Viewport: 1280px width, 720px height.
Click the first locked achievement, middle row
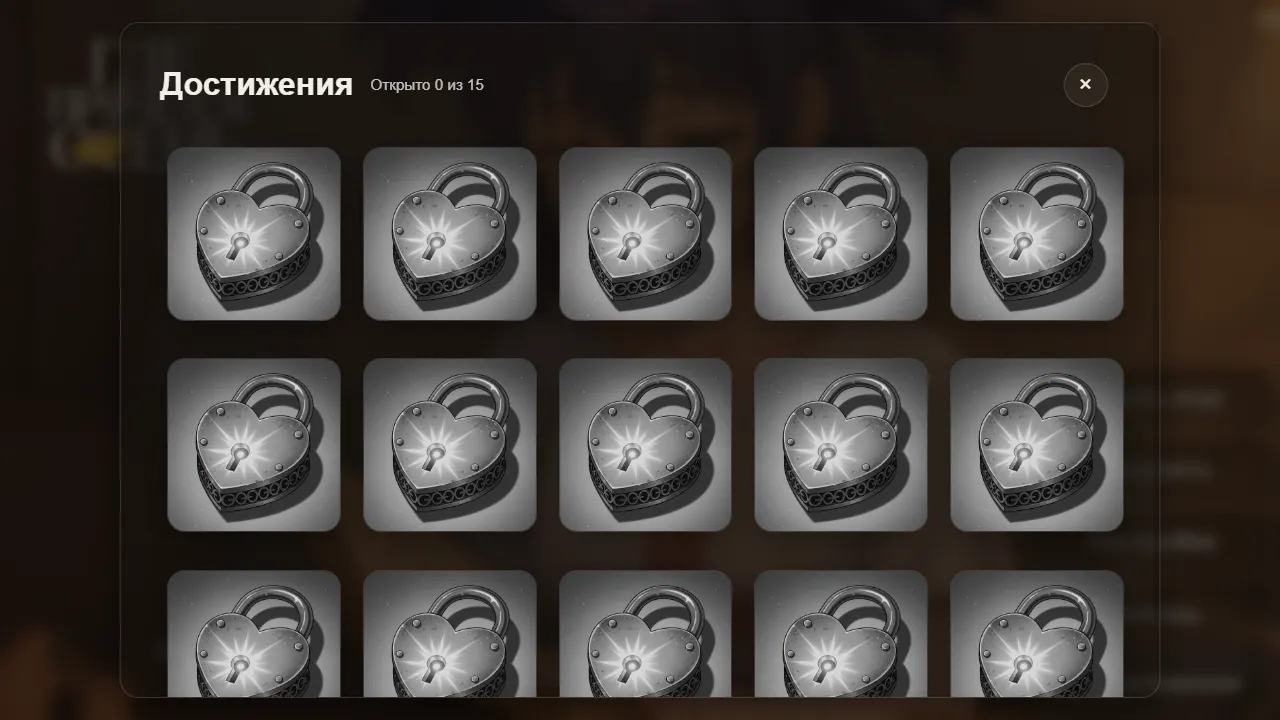point(254,444)
